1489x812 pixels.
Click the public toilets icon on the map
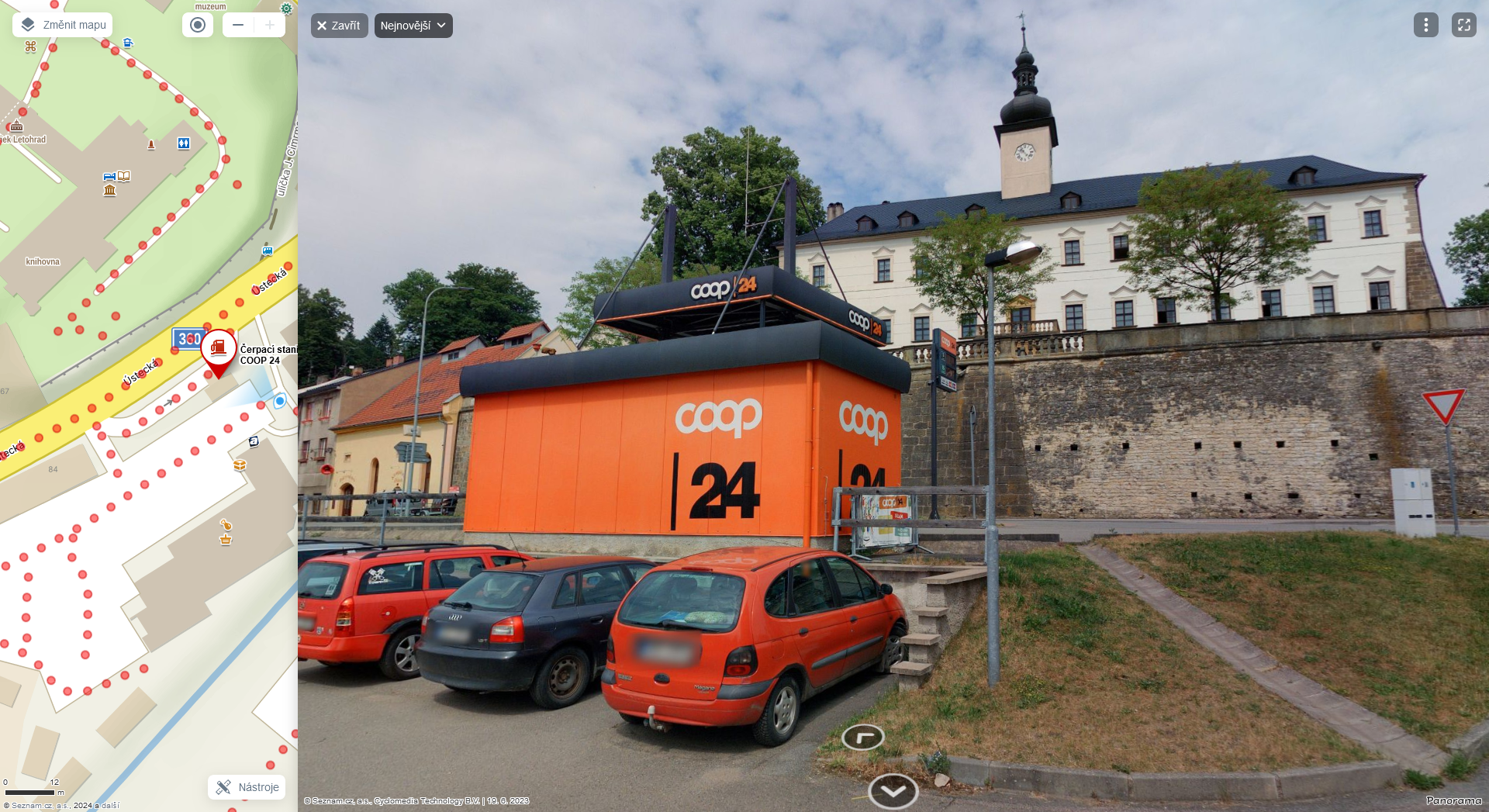[184, 143]
